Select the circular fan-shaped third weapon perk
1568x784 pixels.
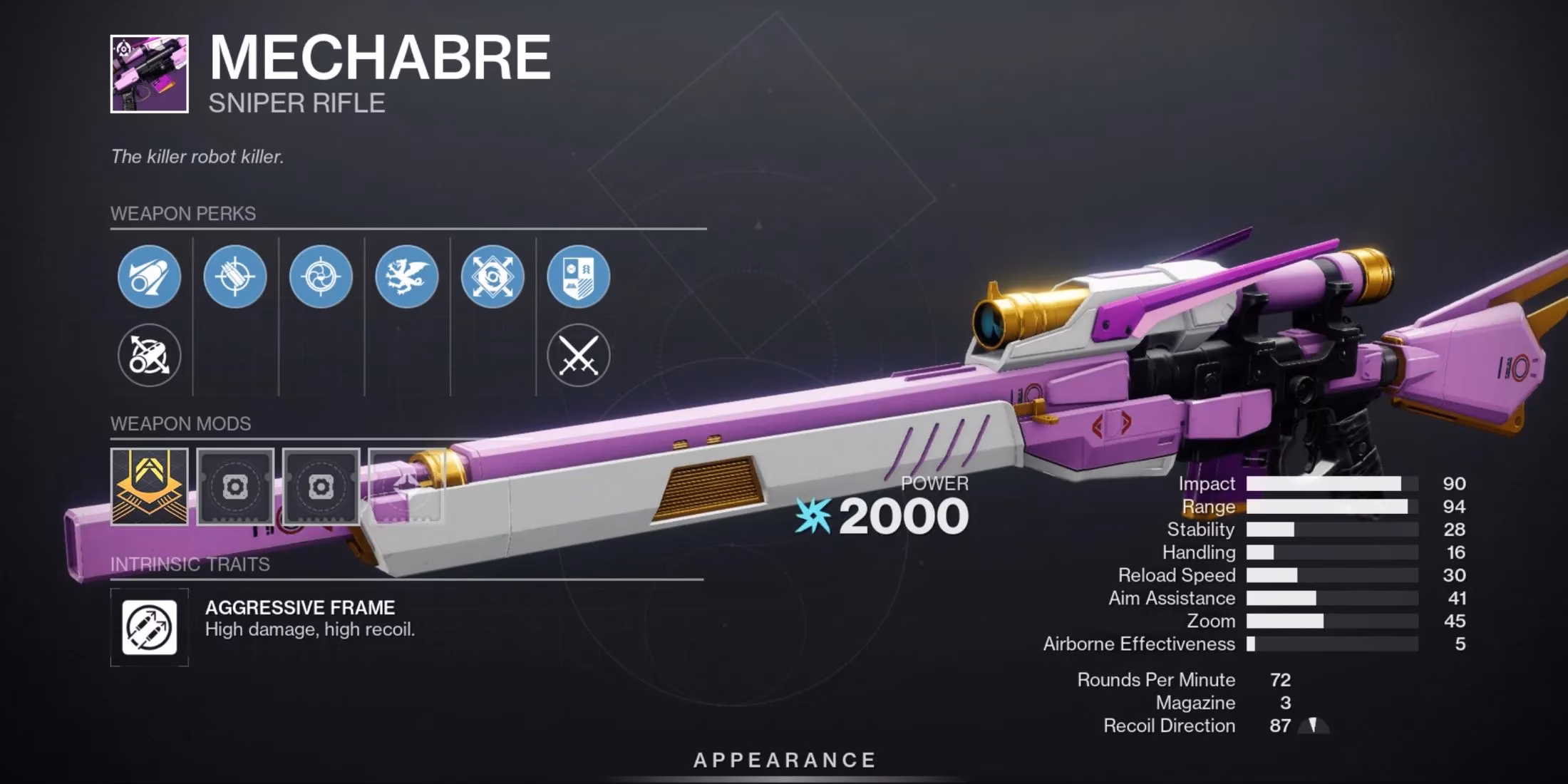[x=321, y=277]
